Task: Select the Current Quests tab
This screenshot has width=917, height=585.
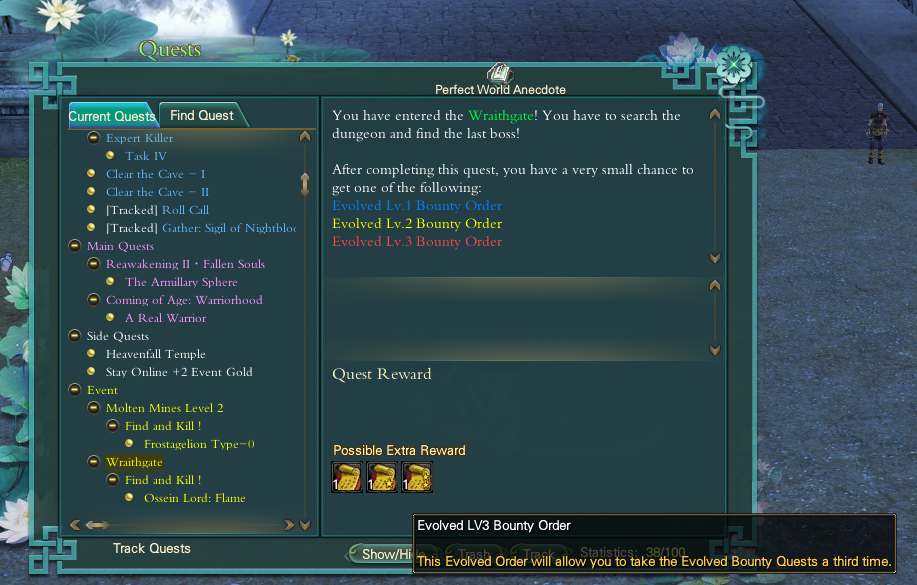Action: pyautogui.click(x=111, y=117)
